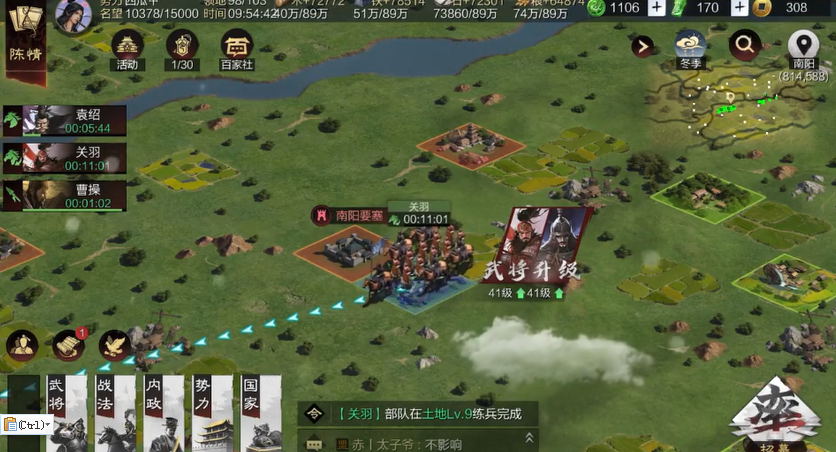836x452 pixels.
Task: Open the 活动 events menu
Action: [126, 48]
